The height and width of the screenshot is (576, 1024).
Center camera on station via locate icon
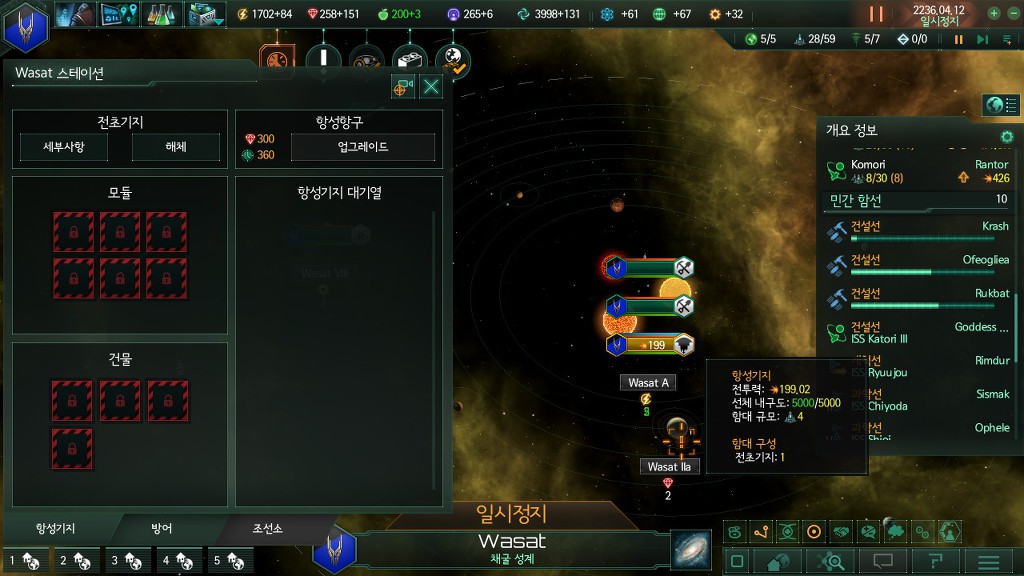(403, 87)
